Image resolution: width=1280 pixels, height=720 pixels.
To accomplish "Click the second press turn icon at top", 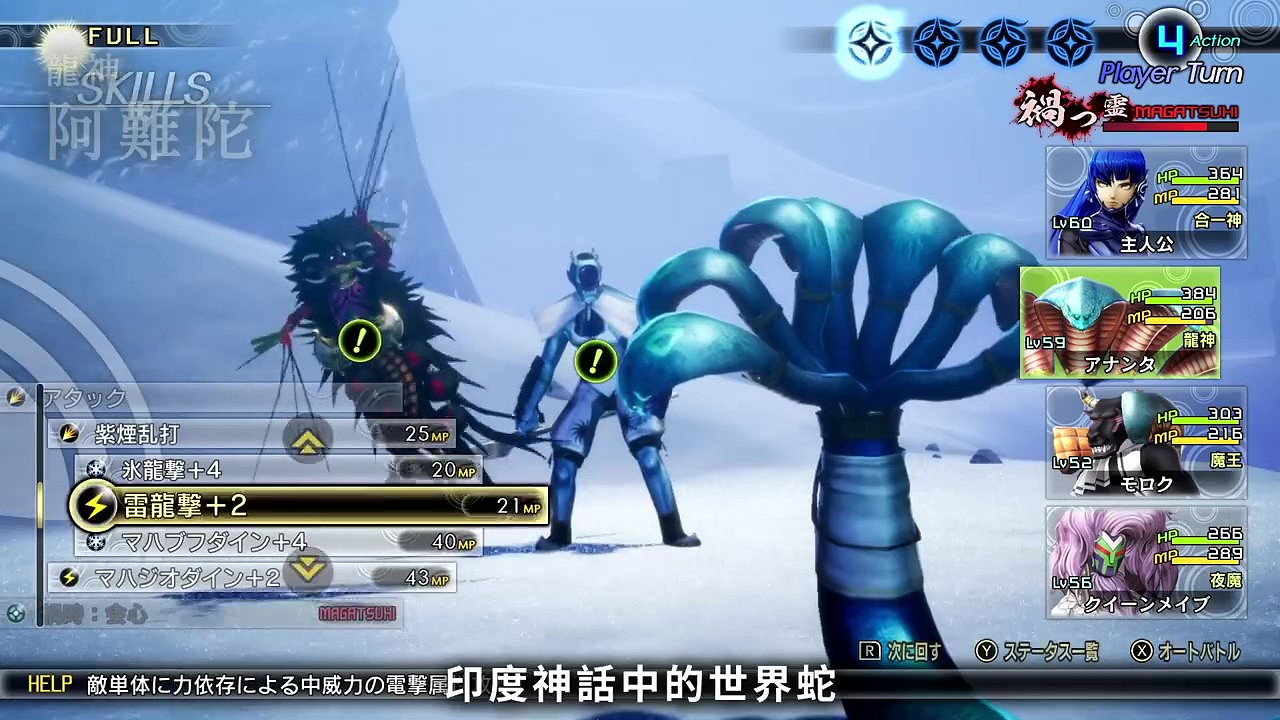I will [x=935, y=42].
